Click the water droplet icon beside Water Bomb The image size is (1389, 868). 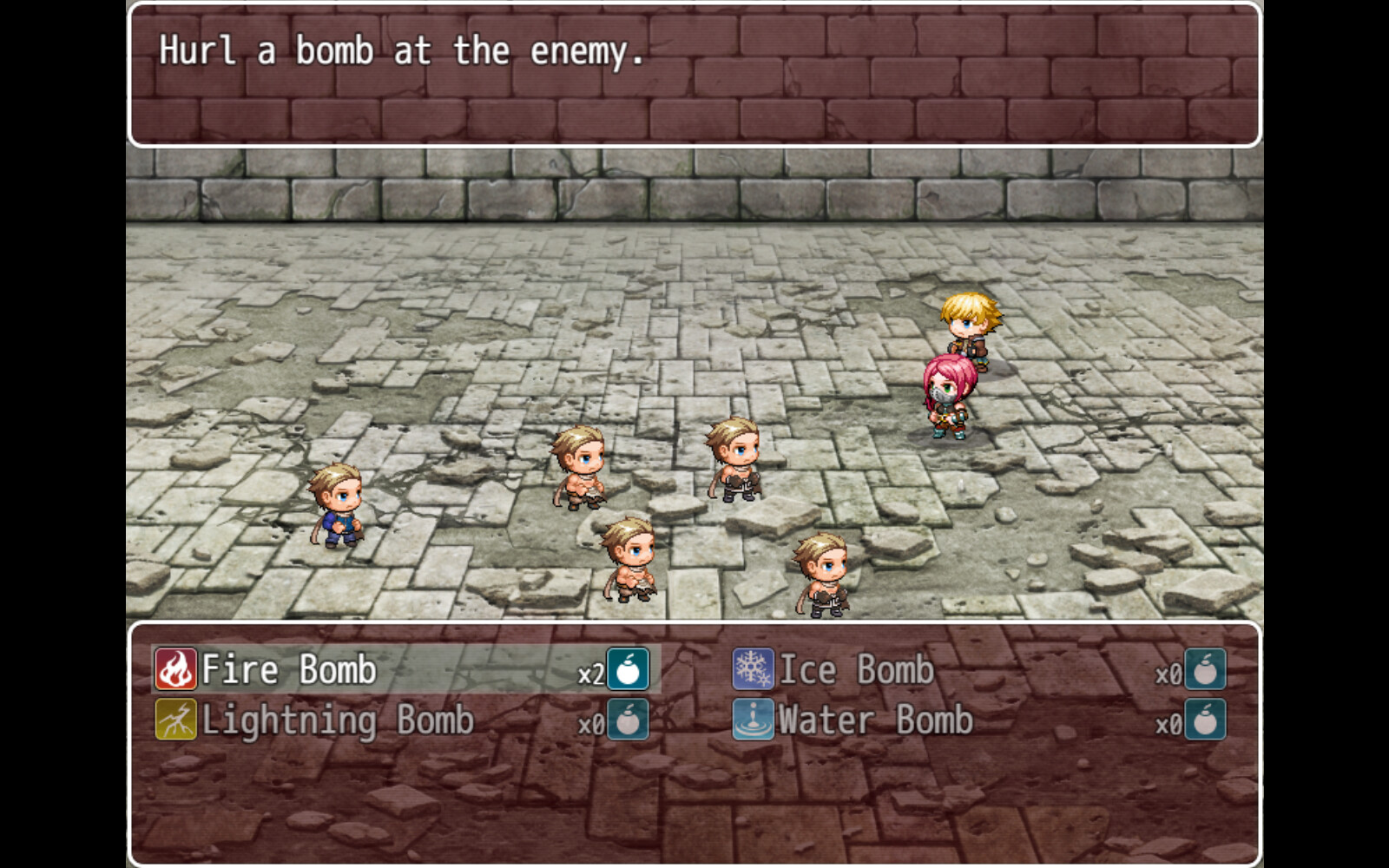tap(752, 720)
